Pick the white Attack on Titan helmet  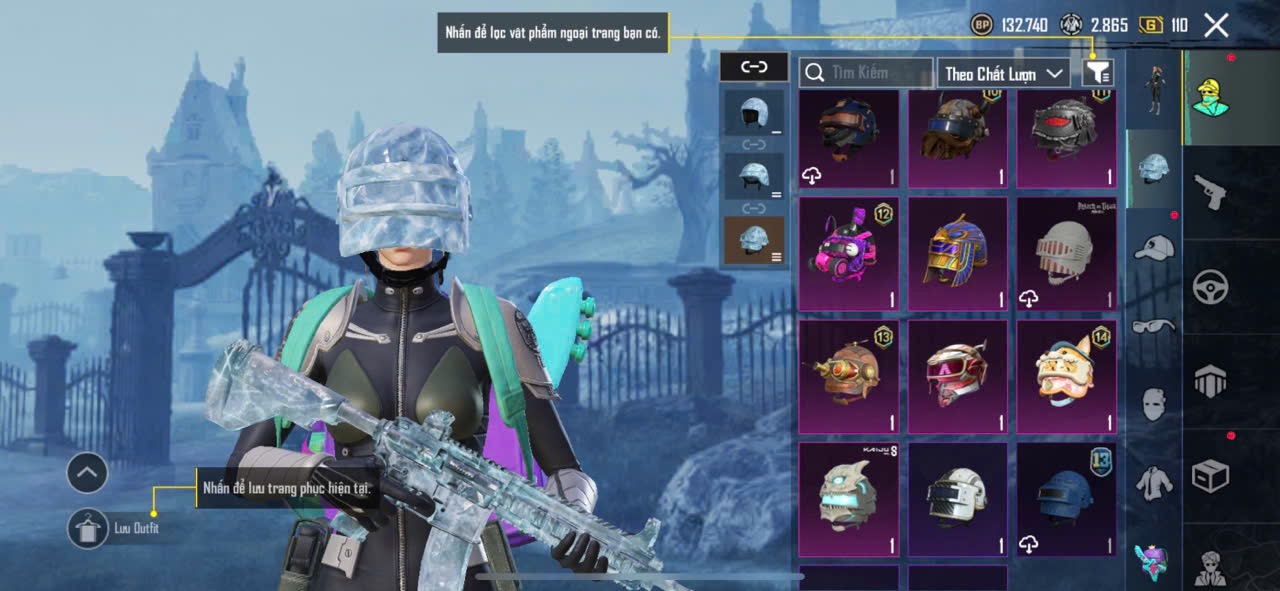point(1067,254)
